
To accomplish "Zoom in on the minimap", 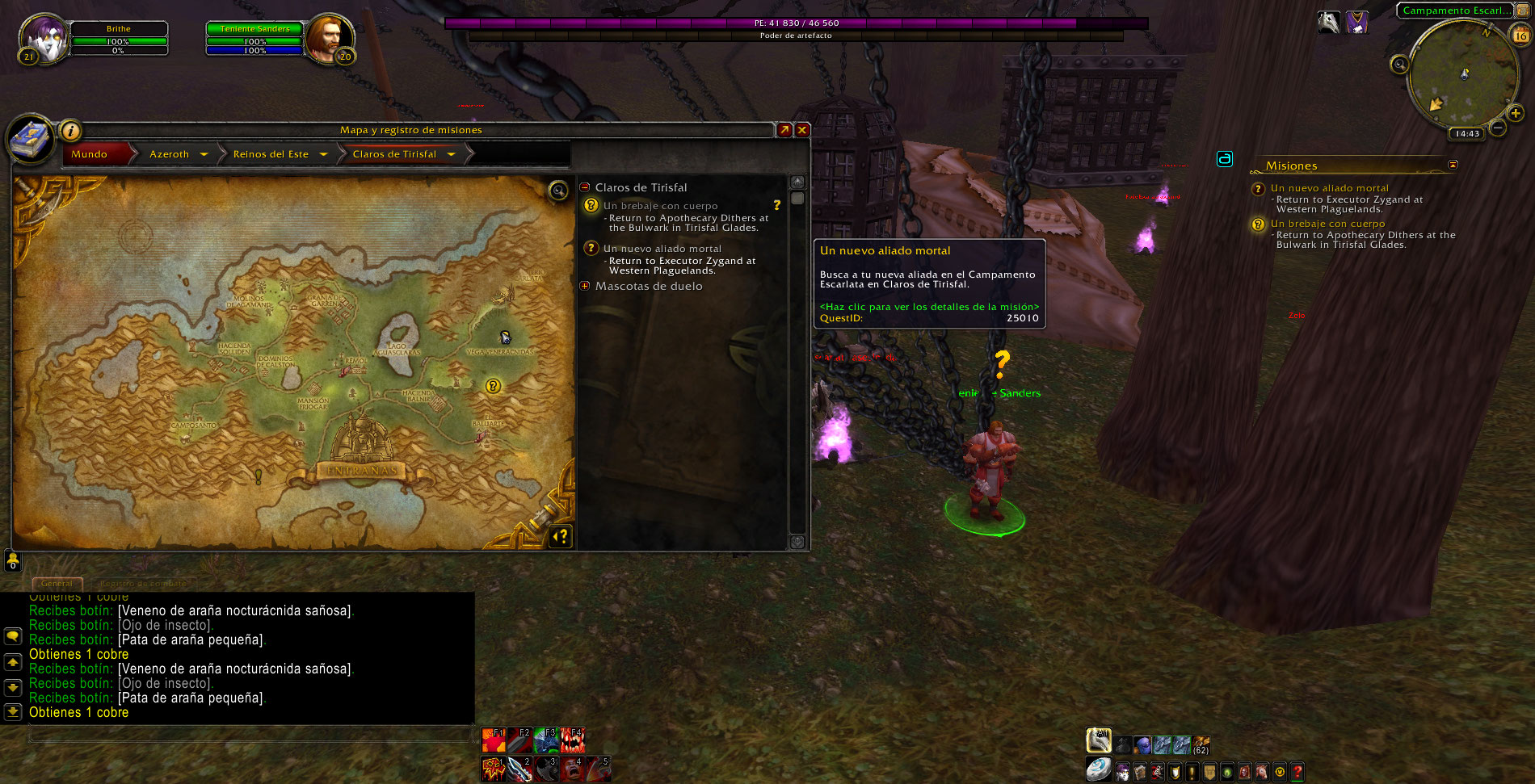I will [x=1516, y=114].
